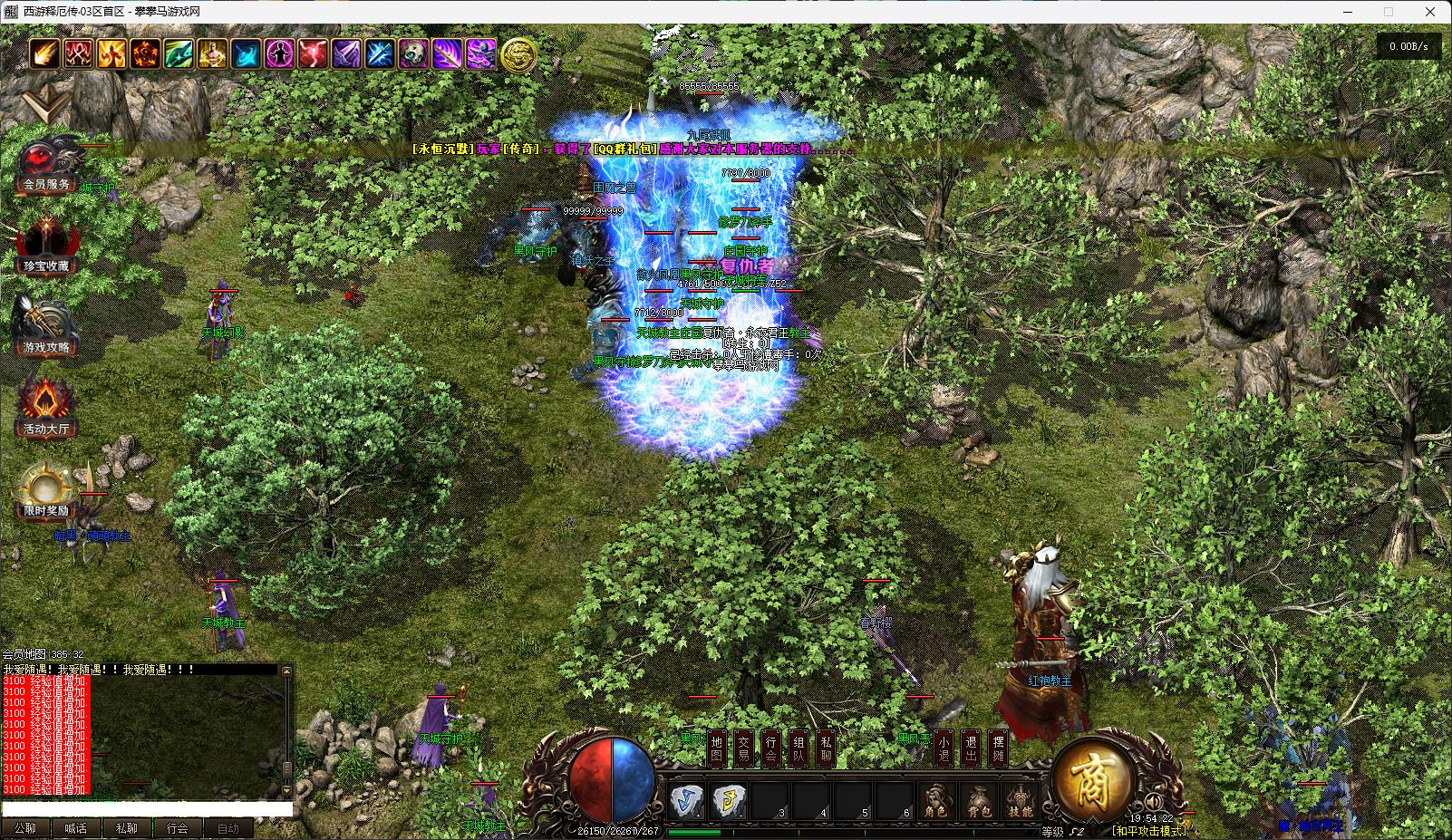The image size is (1452, 840).
Task: Open the 地图 map button
Action: click(717, 748)
